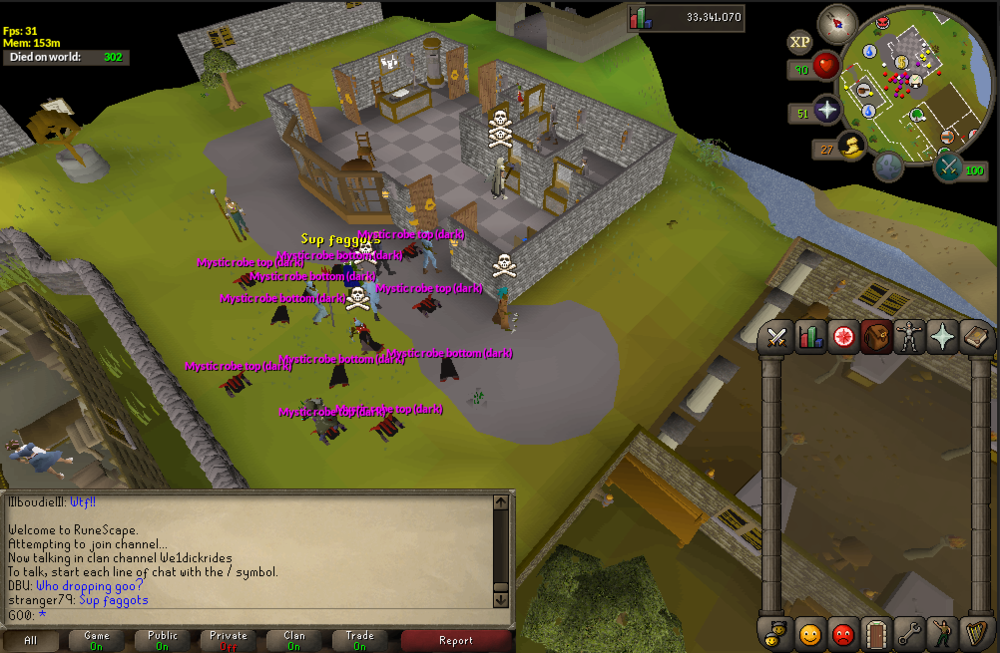Click the red Report button
1000x653 pixels.
click(456, 640)
